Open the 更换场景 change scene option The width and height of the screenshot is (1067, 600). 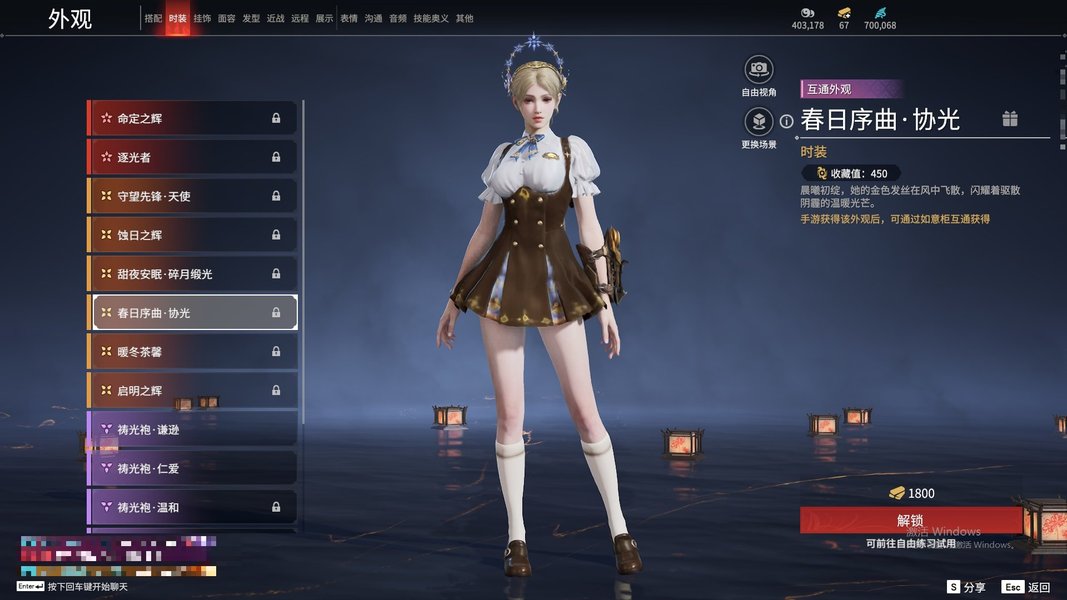pos(759,122)
